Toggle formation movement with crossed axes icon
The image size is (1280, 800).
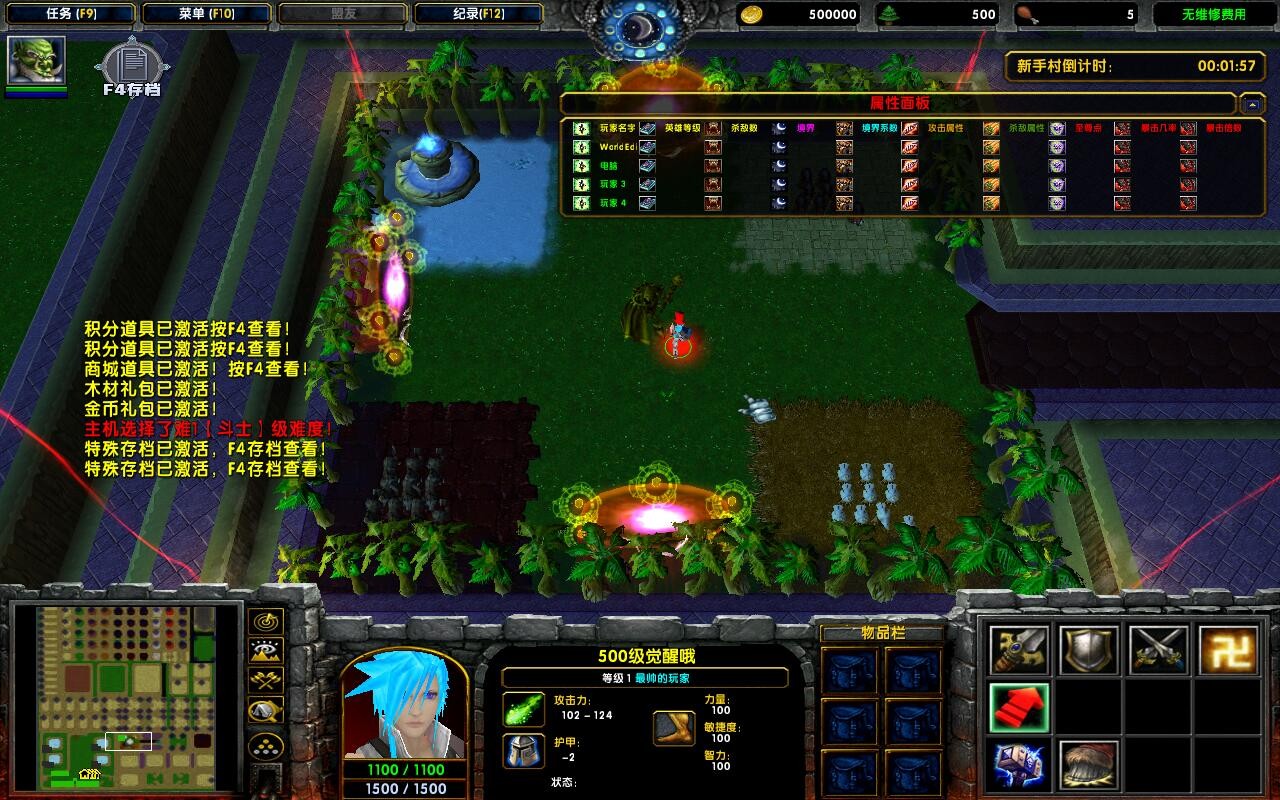pos(265,678)
